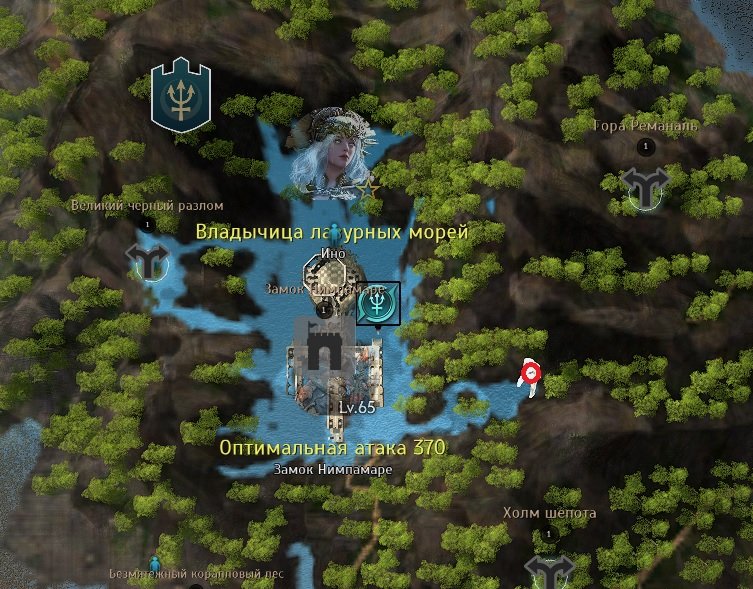Image resolution: width=753 pixels, height=589 pixels.
Task: Select the white-haired boss portrait marker
Action: pos(329,152)
